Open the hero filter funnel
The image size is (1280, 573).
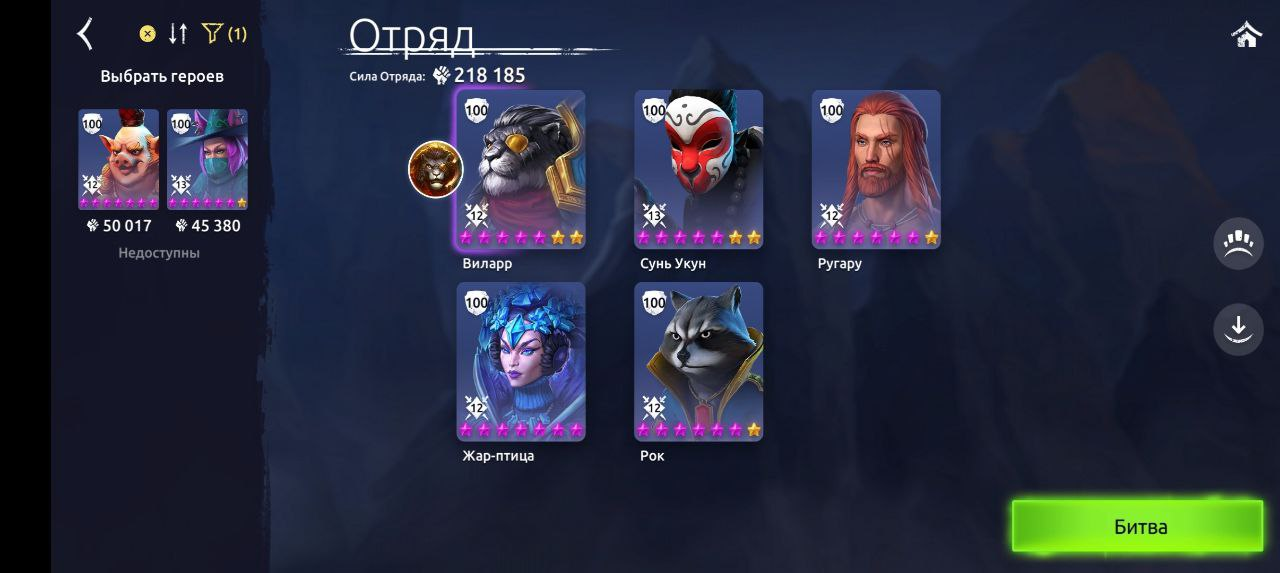tap(212, 34)
